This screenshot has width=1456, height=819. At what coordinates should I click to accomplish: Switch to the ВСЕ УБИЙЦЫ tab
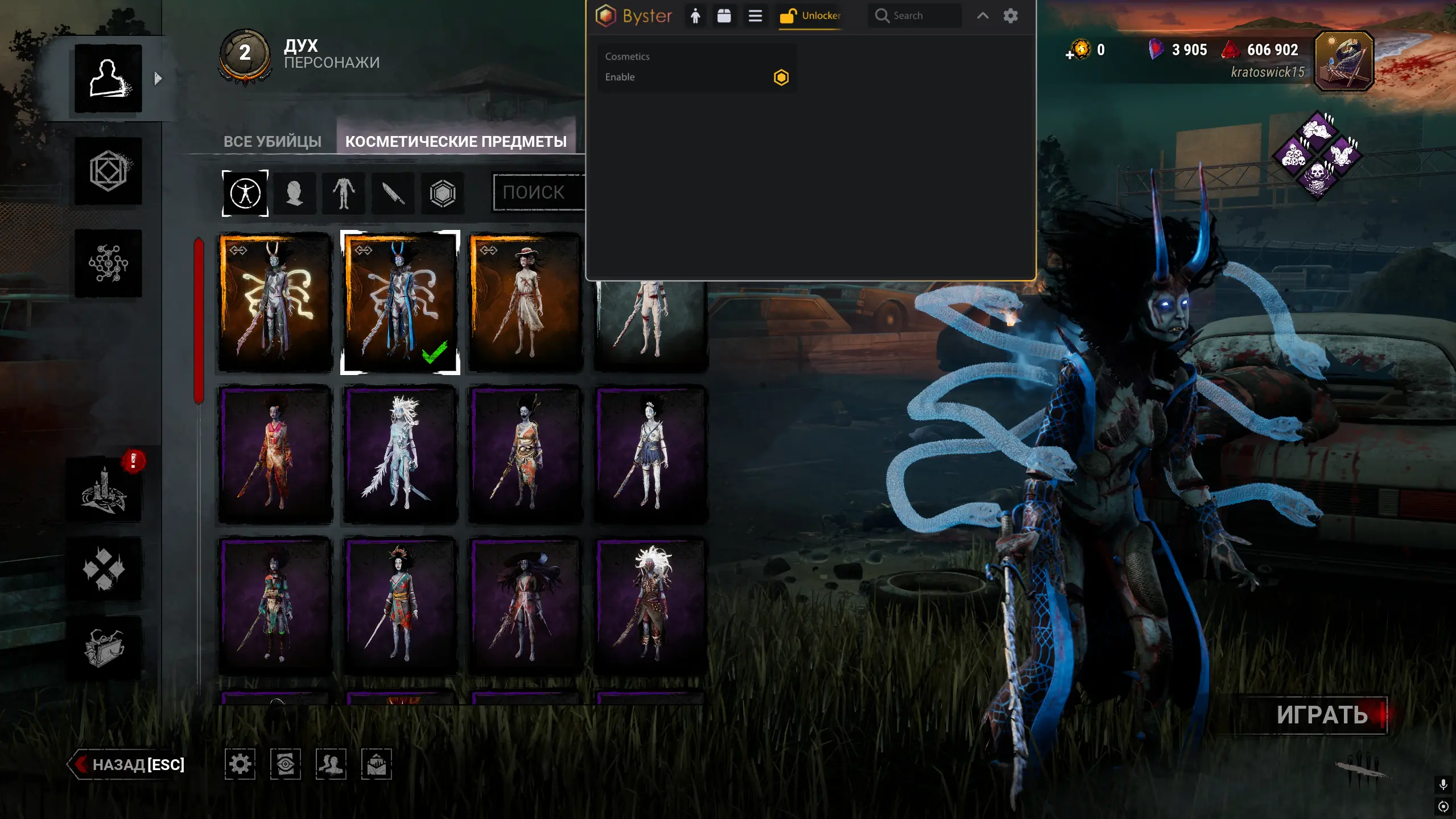(272, 141)
